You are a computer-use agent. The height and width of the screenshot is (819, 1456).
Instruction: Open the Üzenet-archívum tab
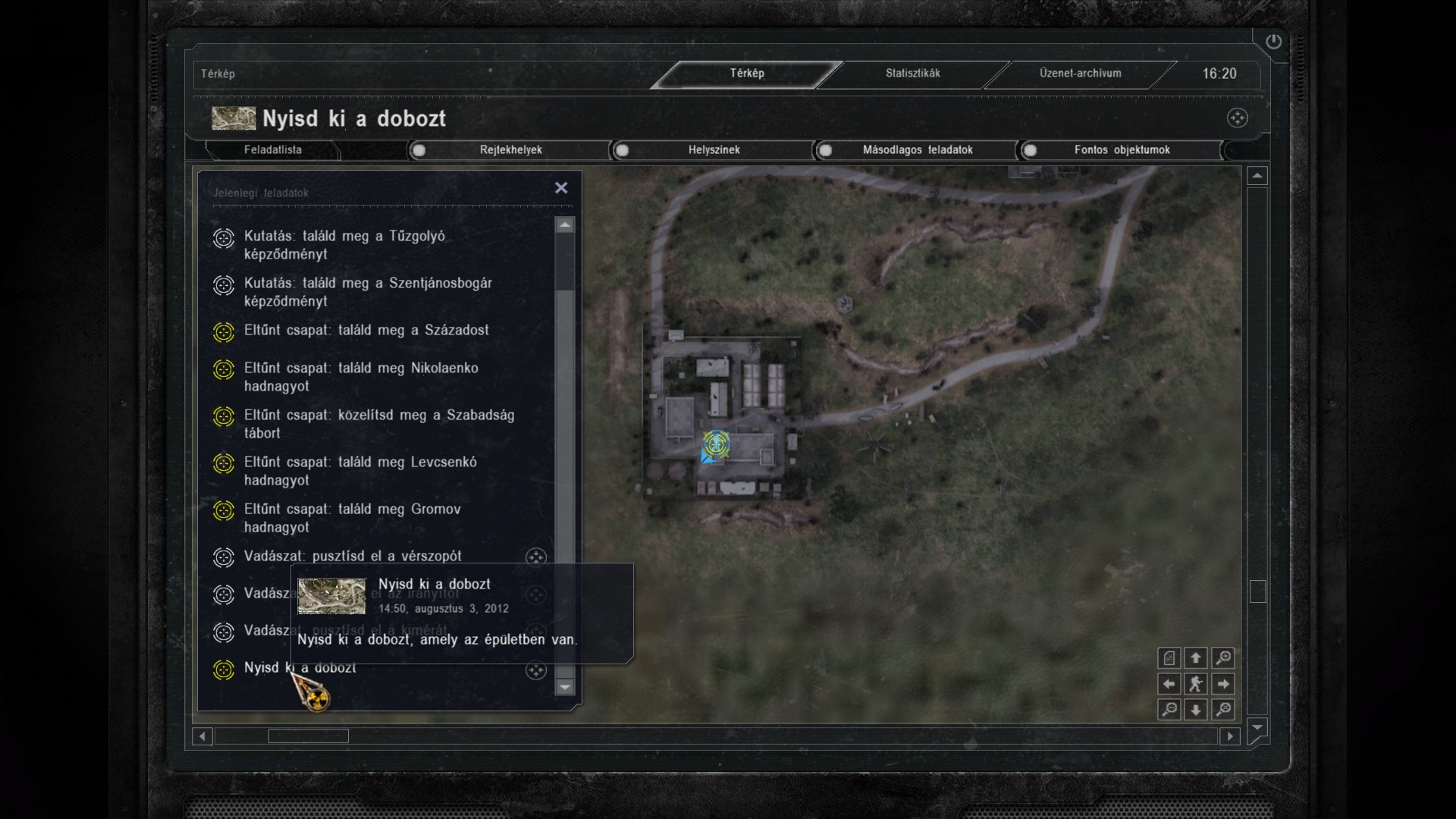pyautogui.click(x=1080, y=74)
